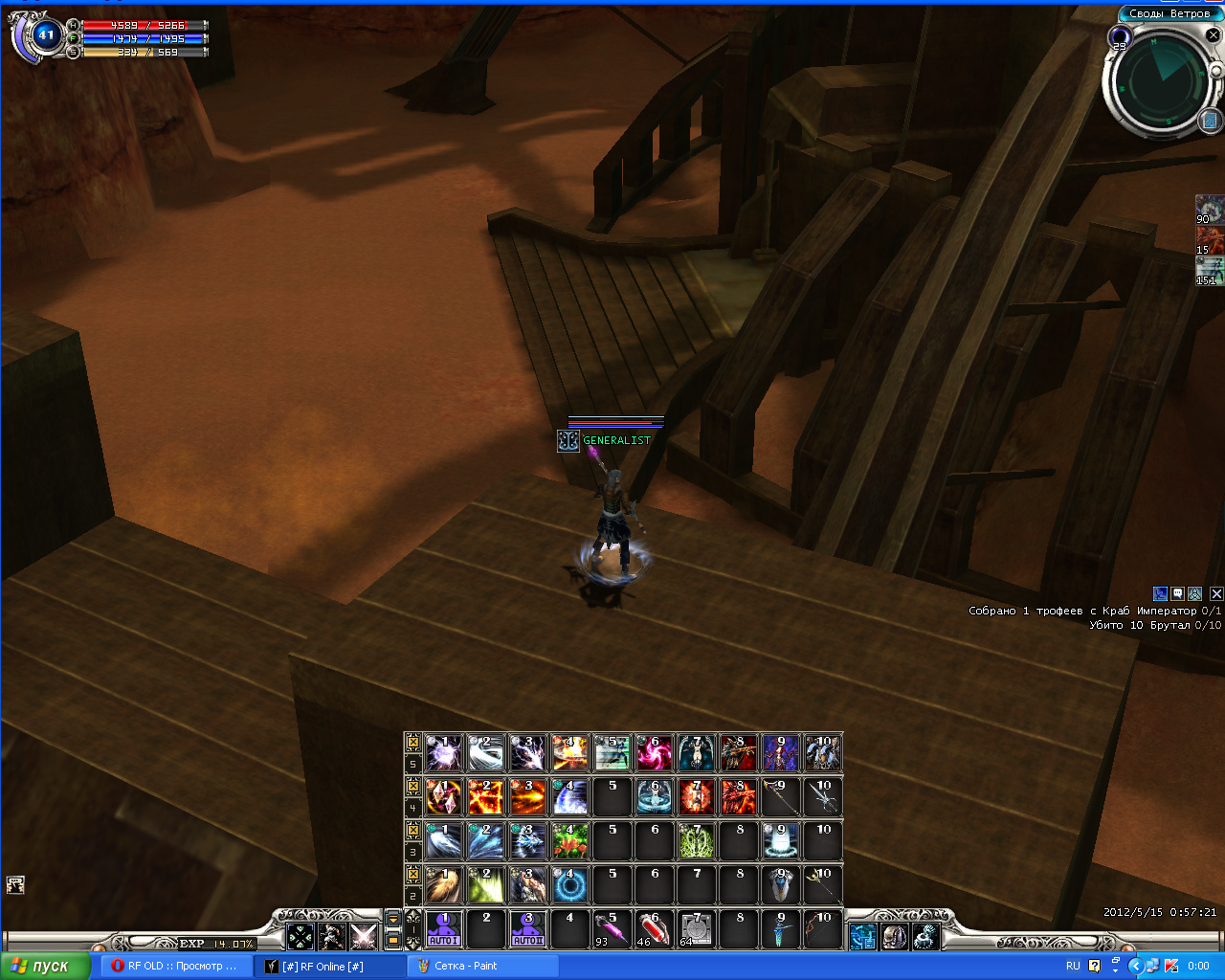1225x980 pixels.
Task: Use the pink potion with 93 count
Action: 612,928
